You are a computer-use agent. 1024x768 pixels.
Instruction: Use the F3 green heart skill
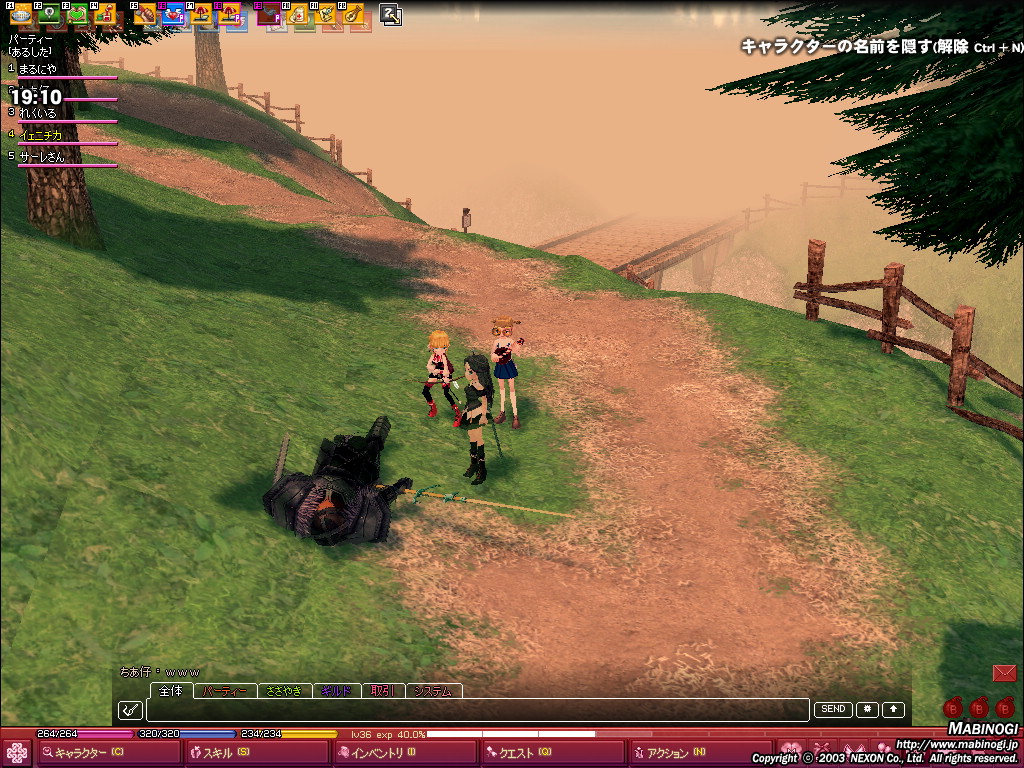(78, 14)
